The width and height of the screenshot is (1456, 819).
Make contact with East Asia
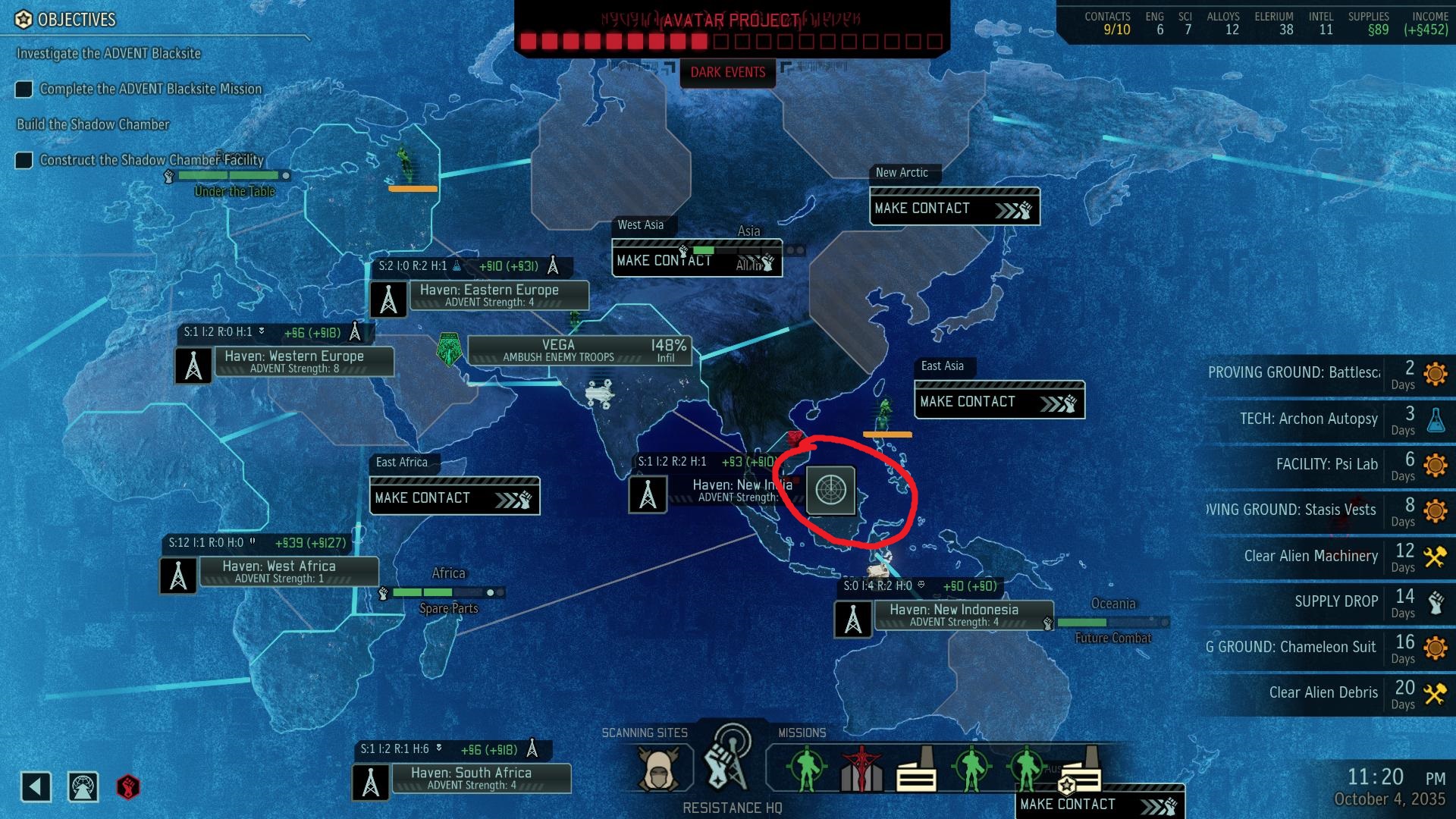click(x=999, y=402)
